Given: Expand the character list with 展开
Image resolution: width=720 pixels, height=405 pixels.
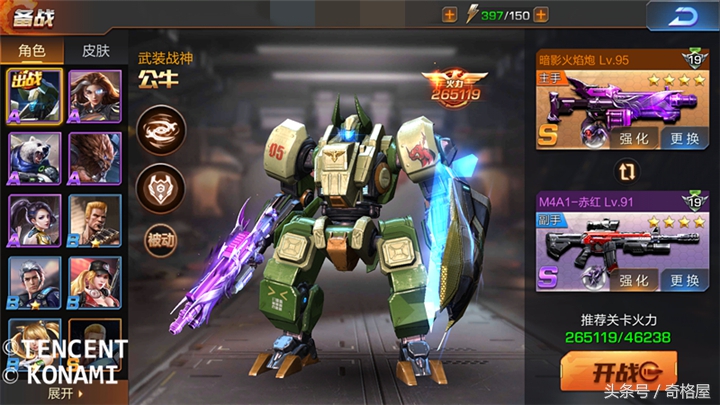Looking at the screenshot, I should 62,393.
